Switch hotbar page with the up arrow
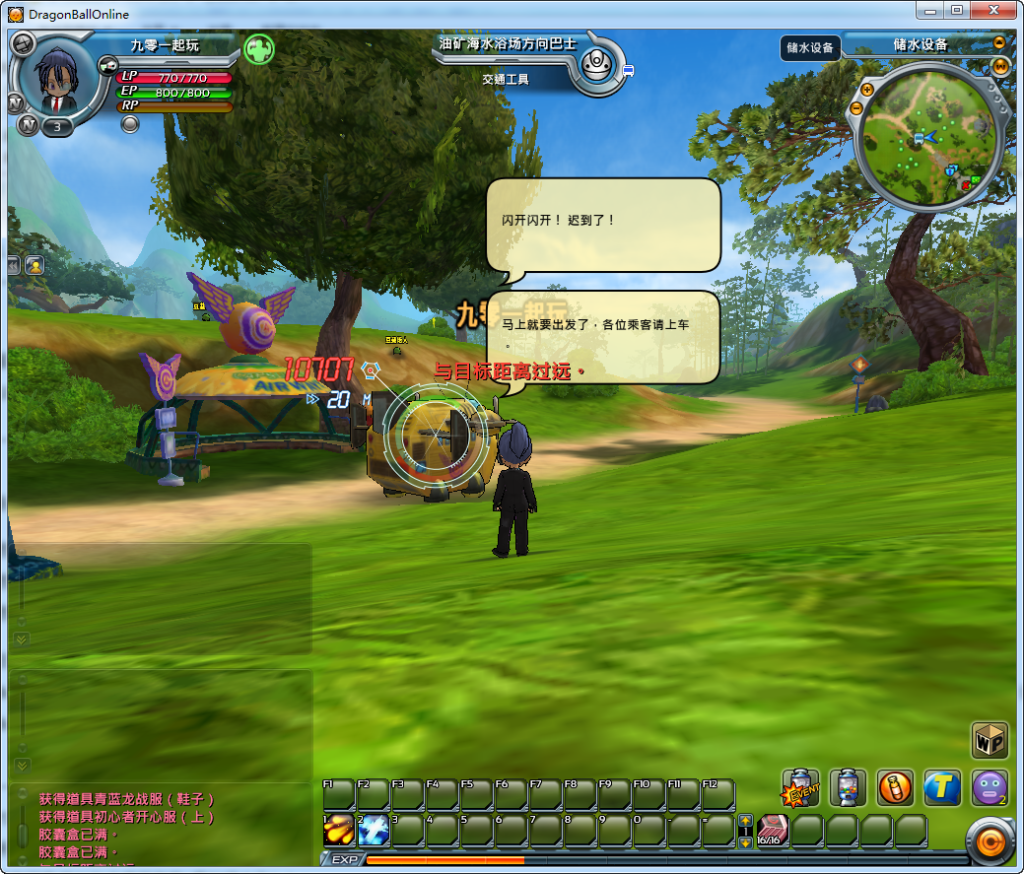1024x874 pixels. [745, 822]
